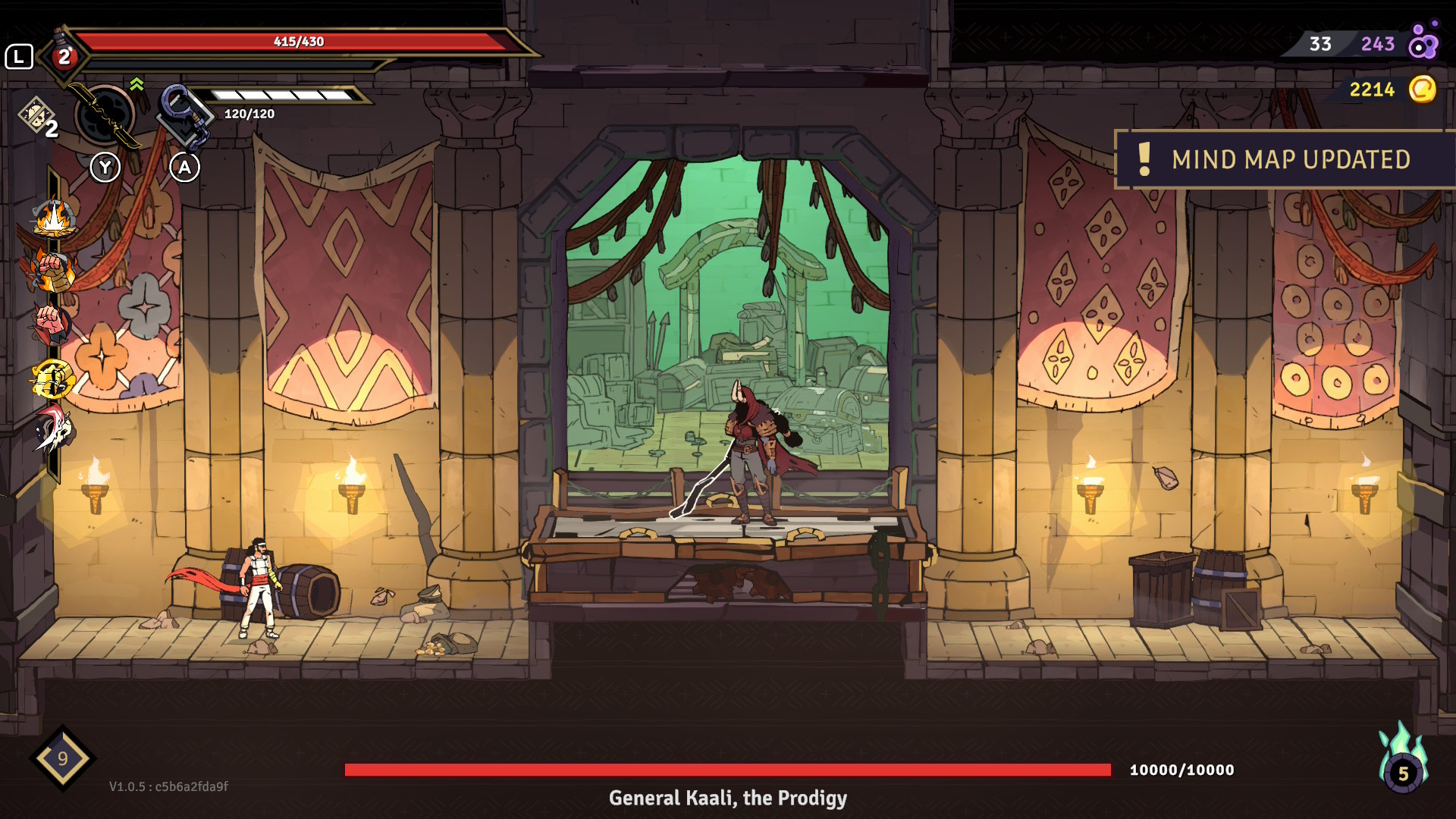Click the skull dice icon

36,115
